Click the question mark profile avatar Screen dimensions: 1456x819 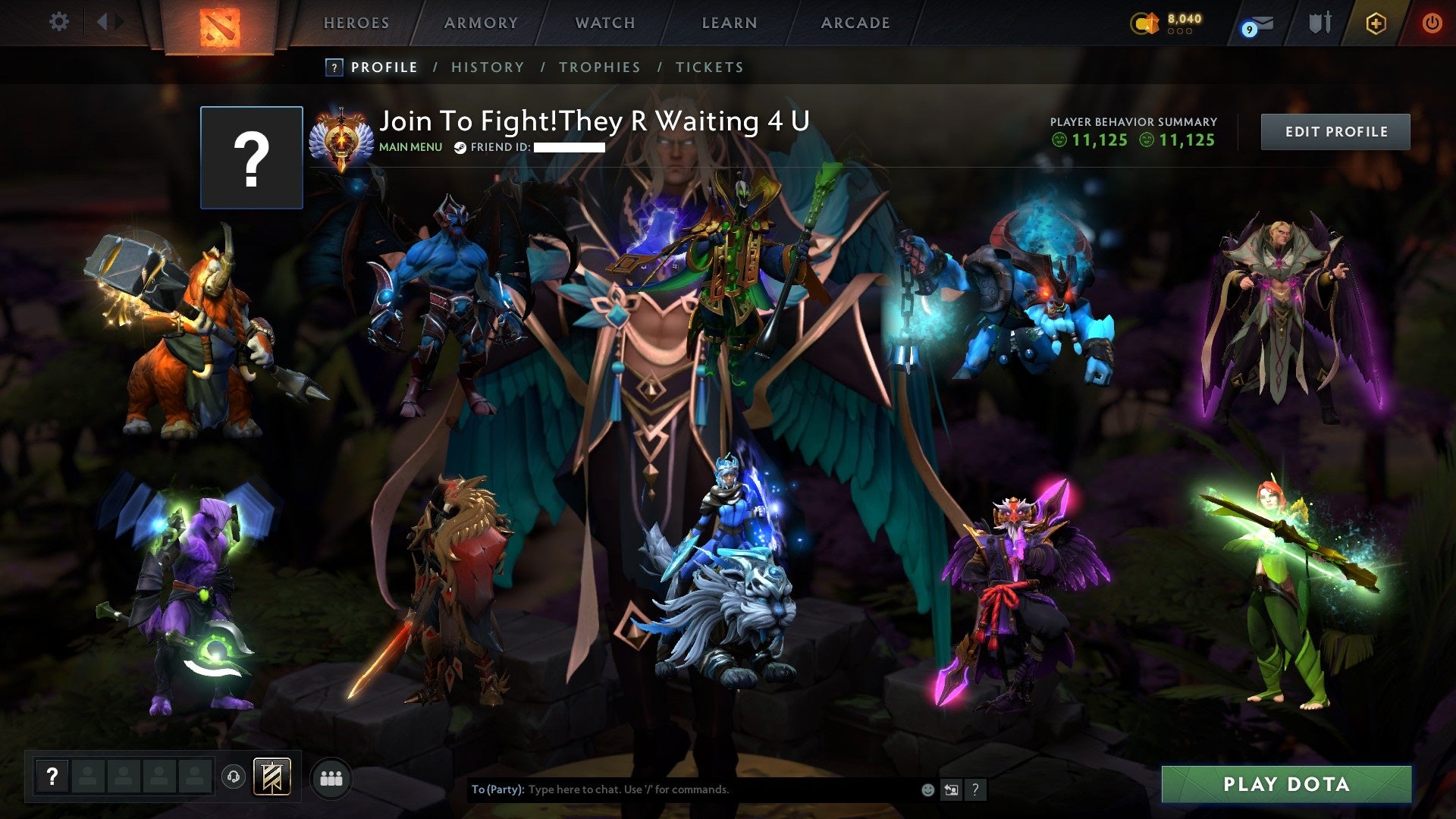click(251, 158)
